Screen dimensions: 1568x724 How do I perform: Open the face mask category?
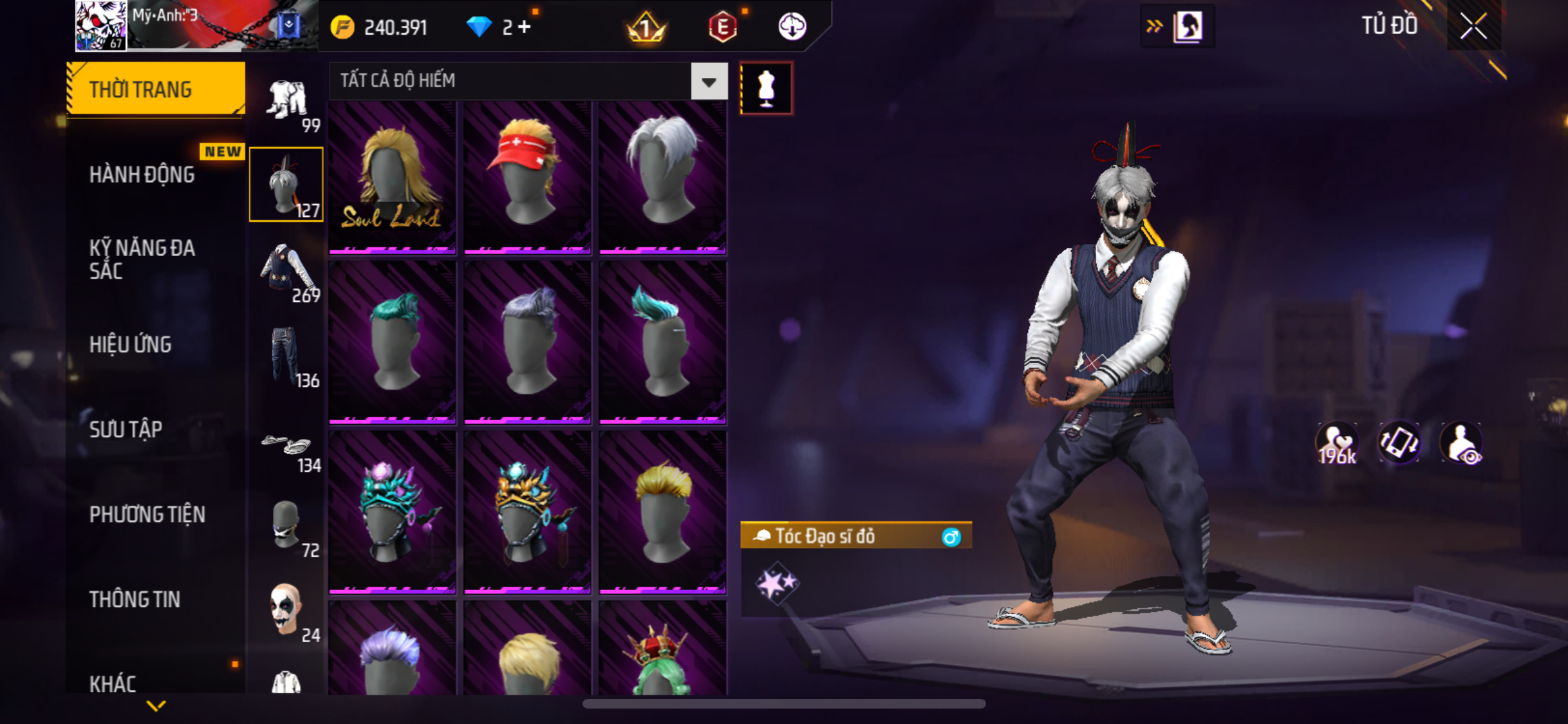pyautogui.click(x=286, y=526)
